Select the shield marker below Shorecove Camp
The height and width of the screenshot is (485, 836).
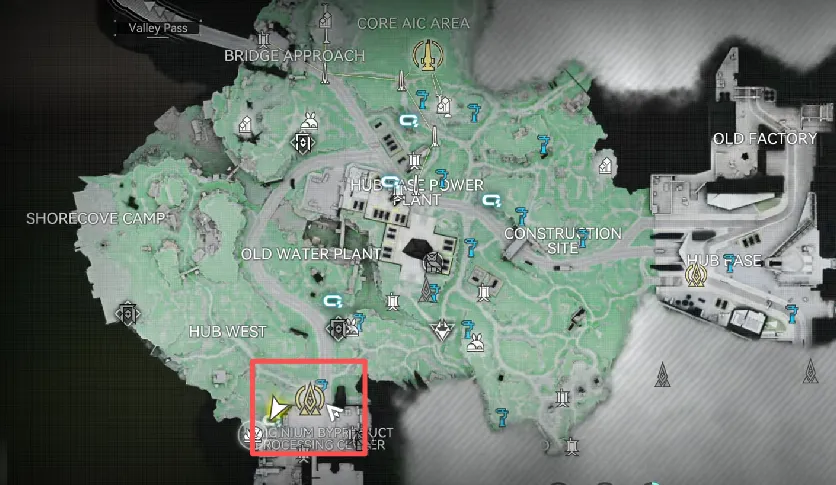click(127, 314)
